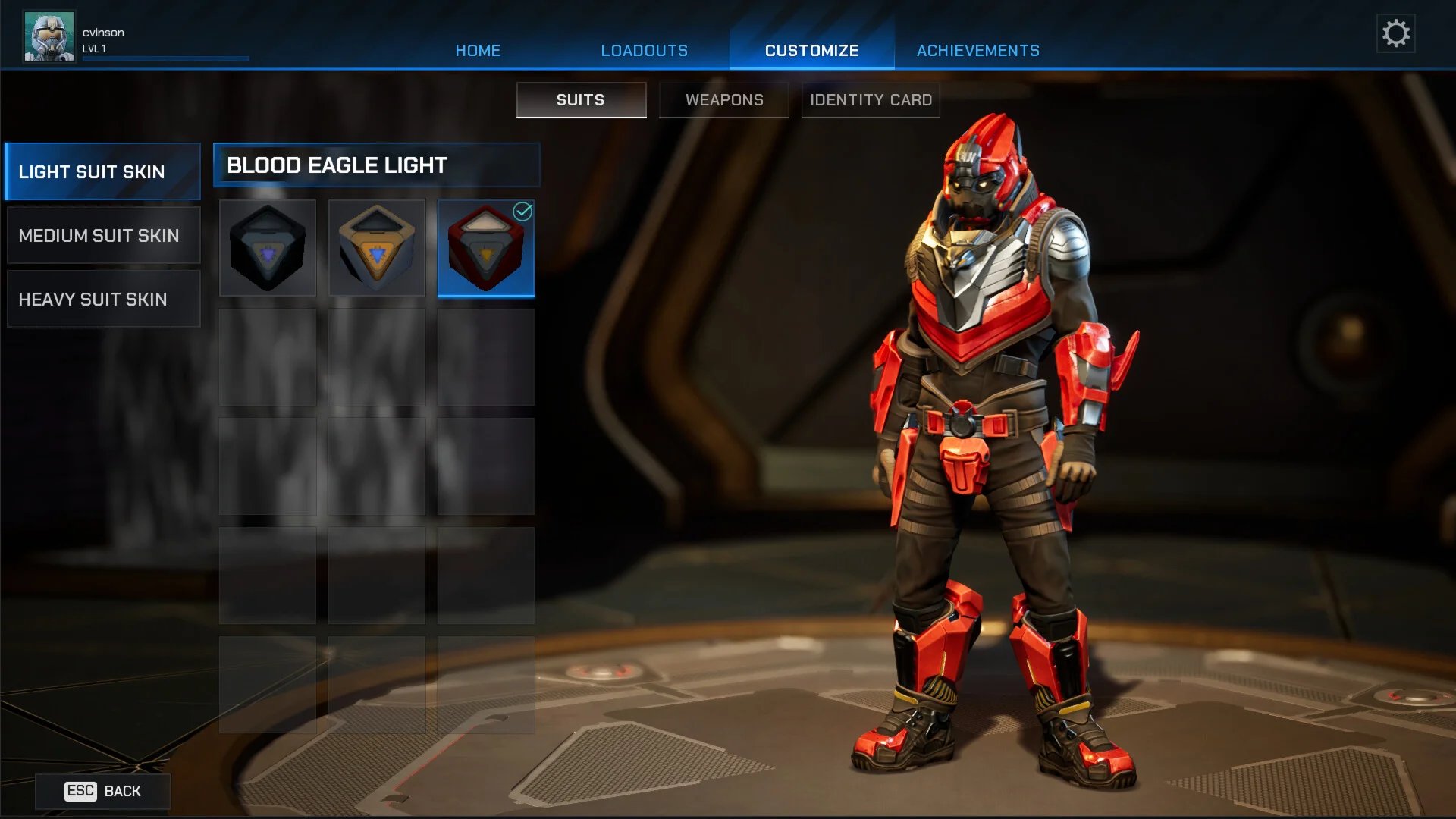Image resolution: width=1456 pixels, height=819 pixels.
Task: Select the Light Suit Skin category
Action: pos(103,172)
